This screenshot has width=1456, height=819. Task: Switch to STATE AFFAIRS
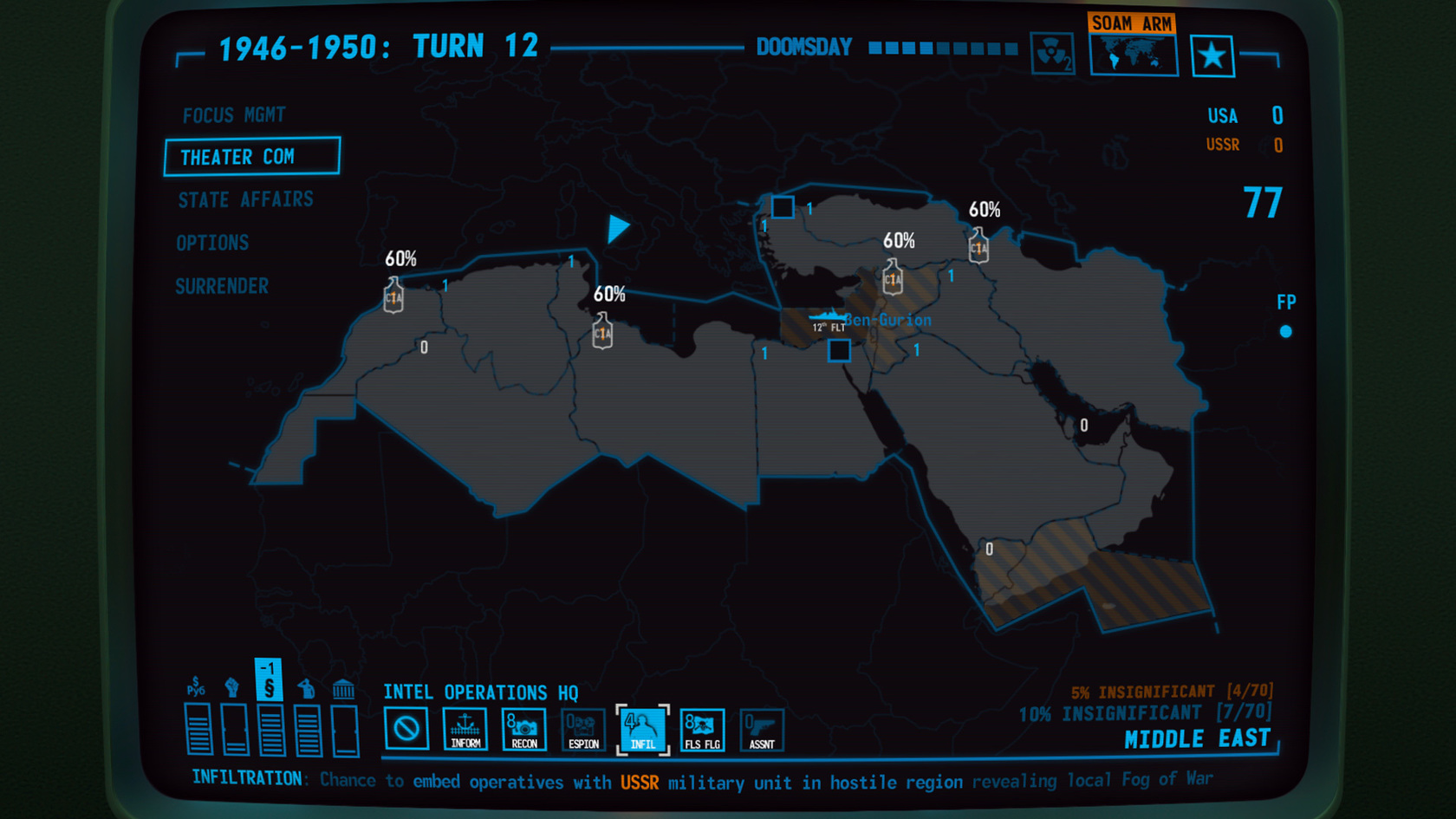coord(246,199)
